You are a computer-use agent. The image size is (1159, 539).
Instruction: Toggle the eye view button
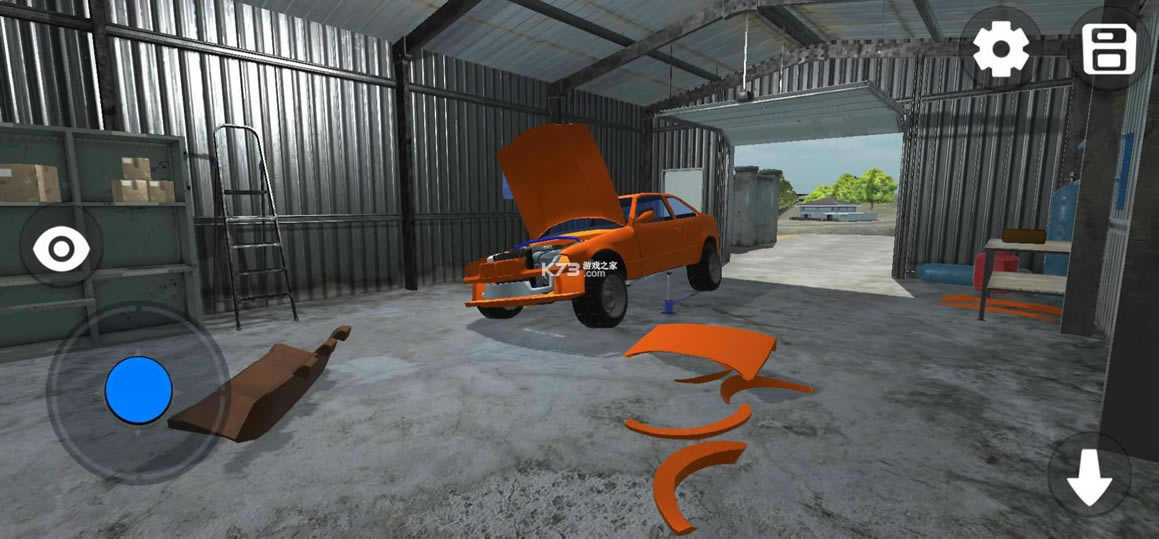coord(61,248)
